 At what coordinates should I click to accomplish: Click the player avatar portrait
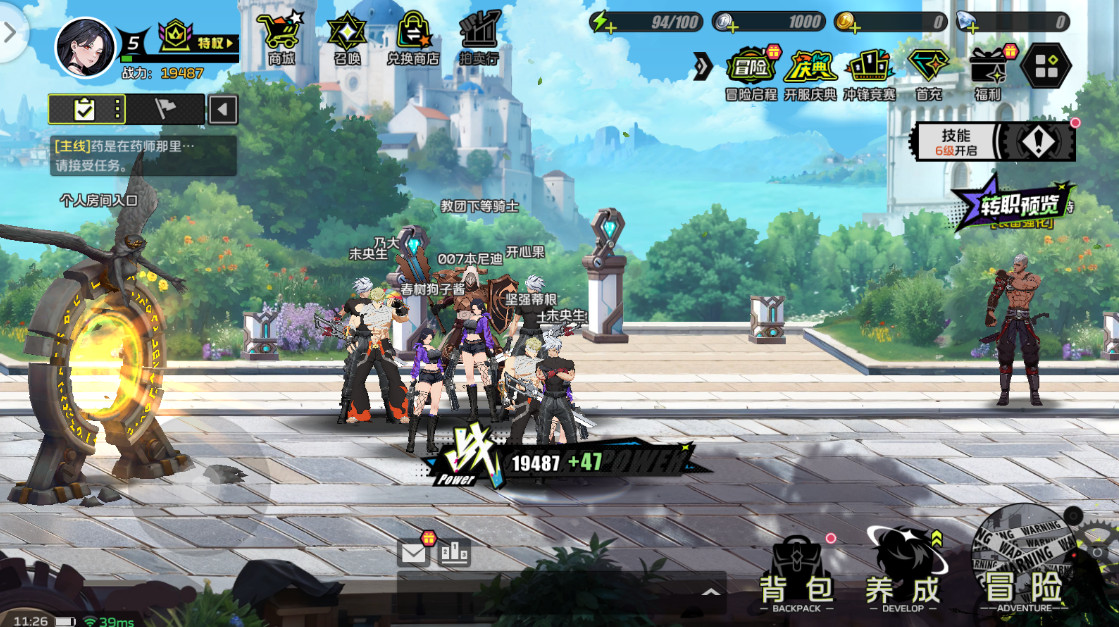tap(85, 46)
